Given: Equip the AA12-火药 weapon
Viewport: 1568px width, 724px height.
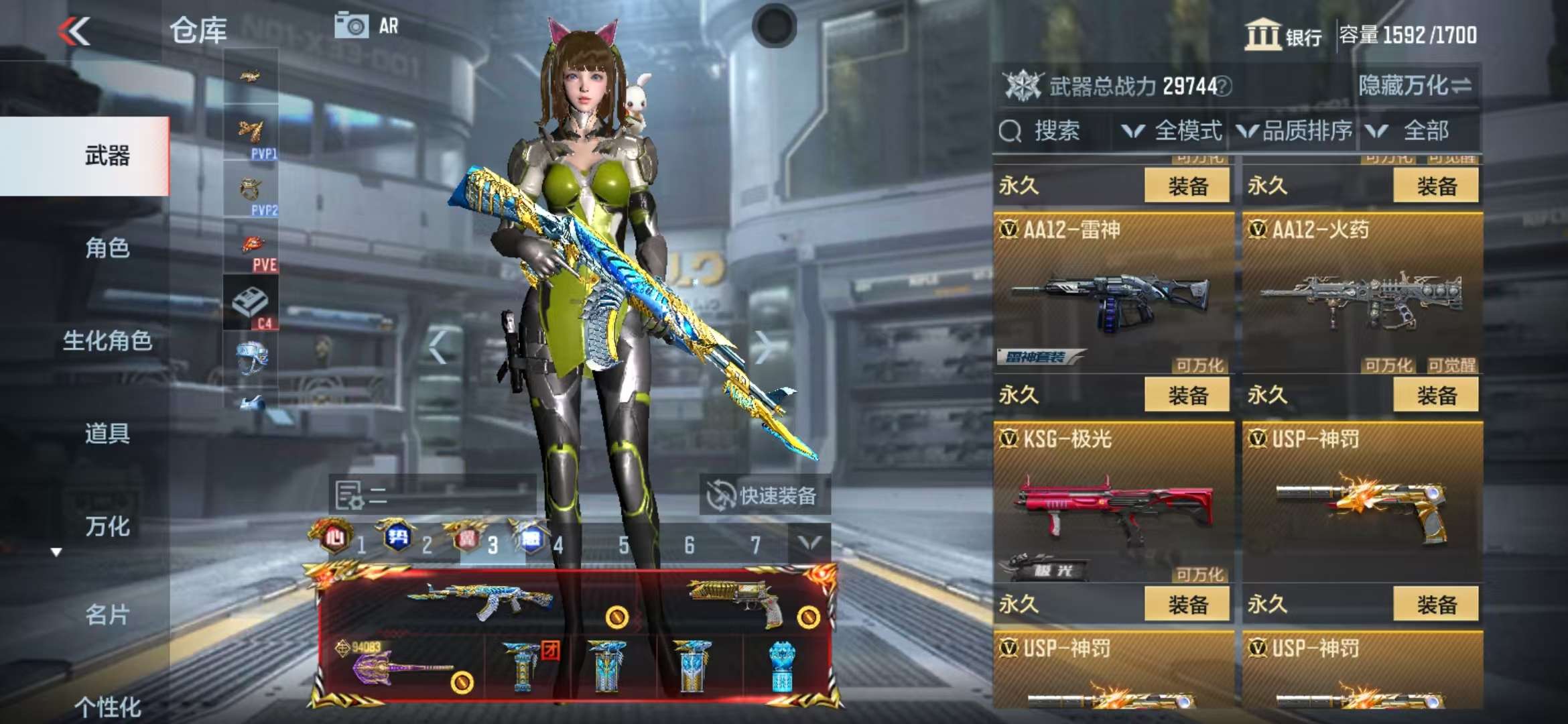Looking at the screenshot, I should click(1435, 396).
